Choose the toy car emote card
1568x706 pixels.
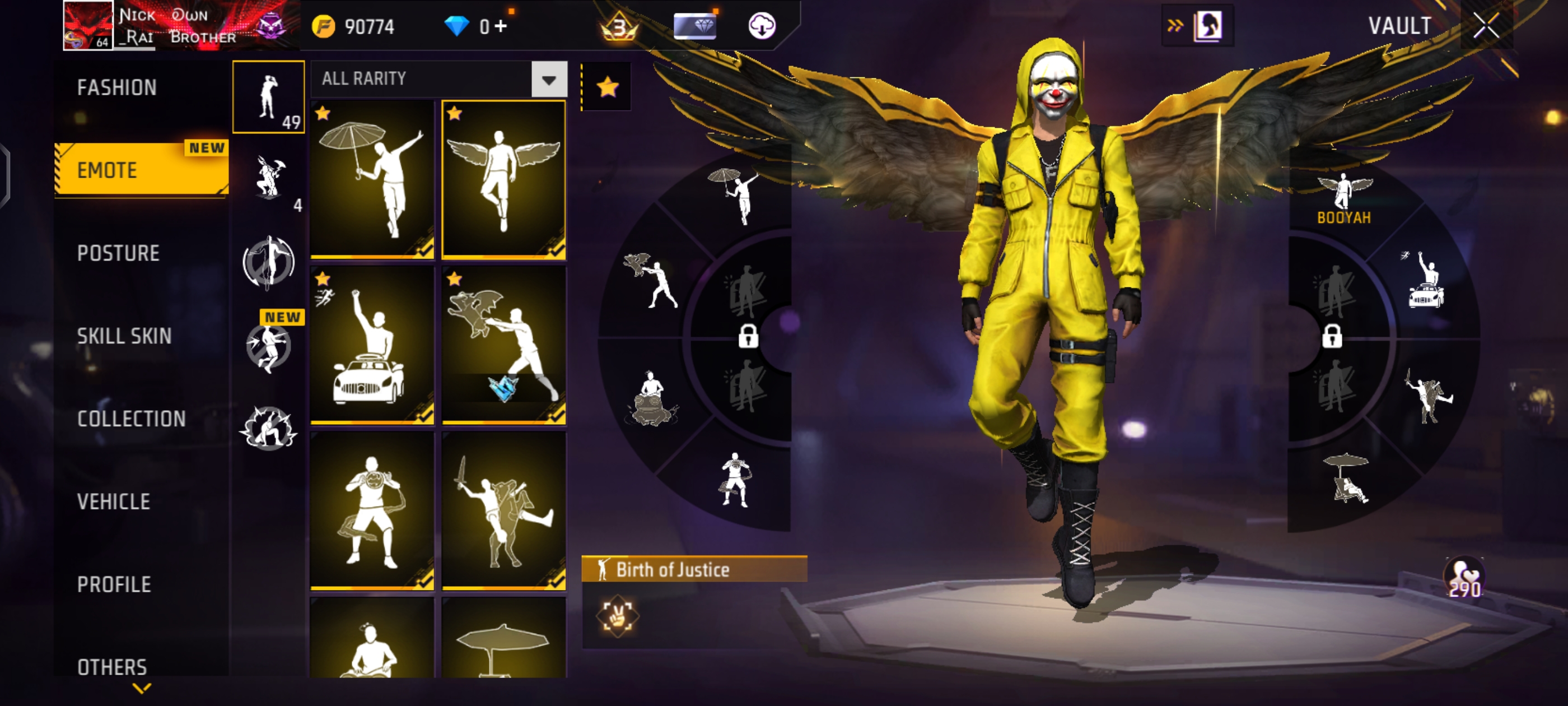[372, 345]
